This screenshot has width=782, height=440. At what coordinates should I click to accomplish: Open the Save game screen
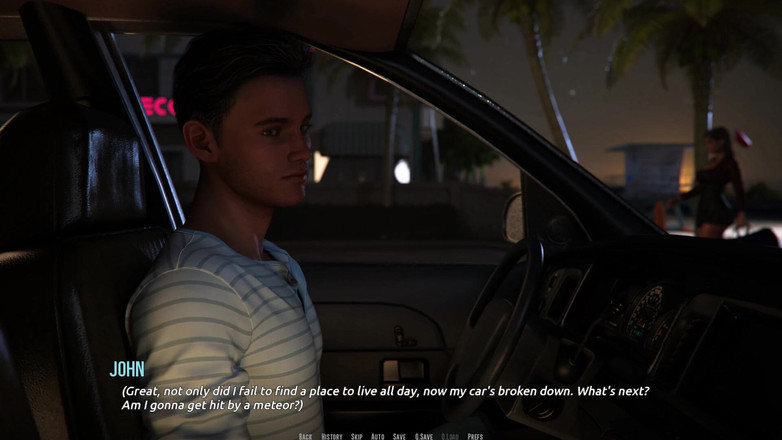(x=400, y=436)
